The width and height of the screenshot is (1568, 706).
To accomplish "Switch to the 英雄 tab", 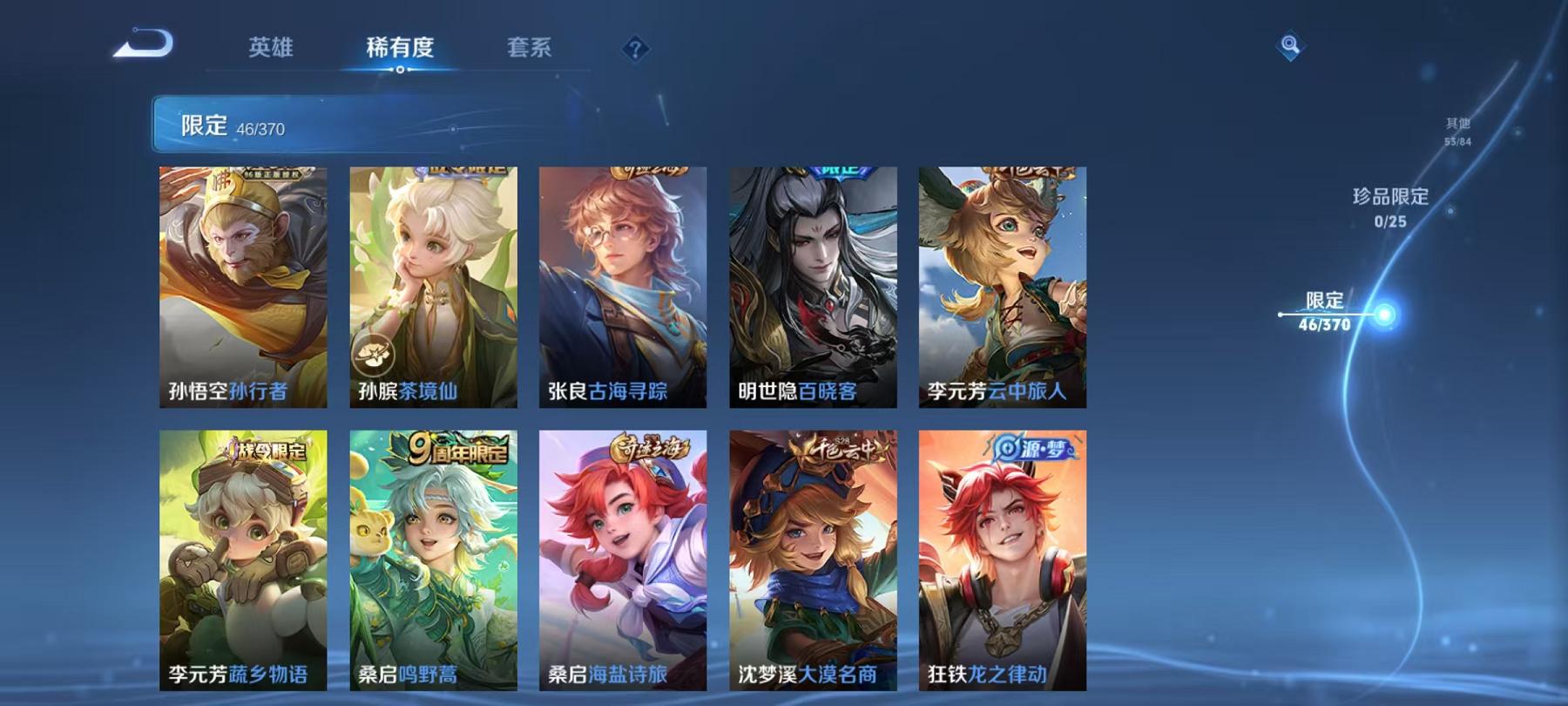I will [x=273, y=50].
